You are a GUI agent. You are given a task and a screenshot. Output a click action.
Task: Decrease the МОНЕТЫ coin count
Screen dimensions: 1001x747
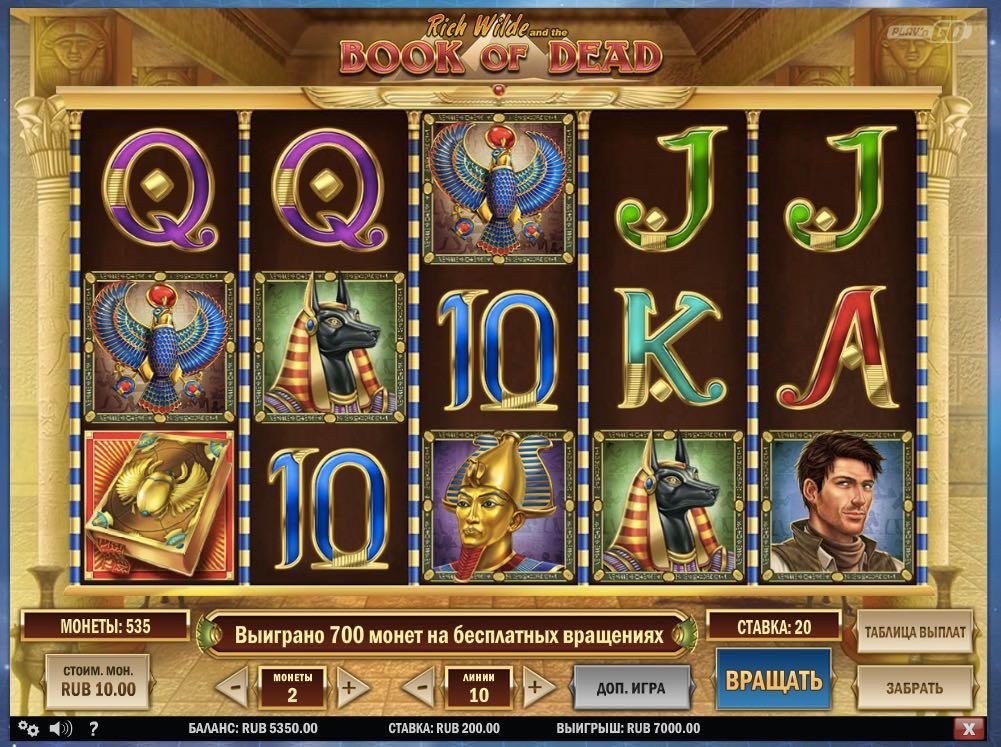(232, 688)
